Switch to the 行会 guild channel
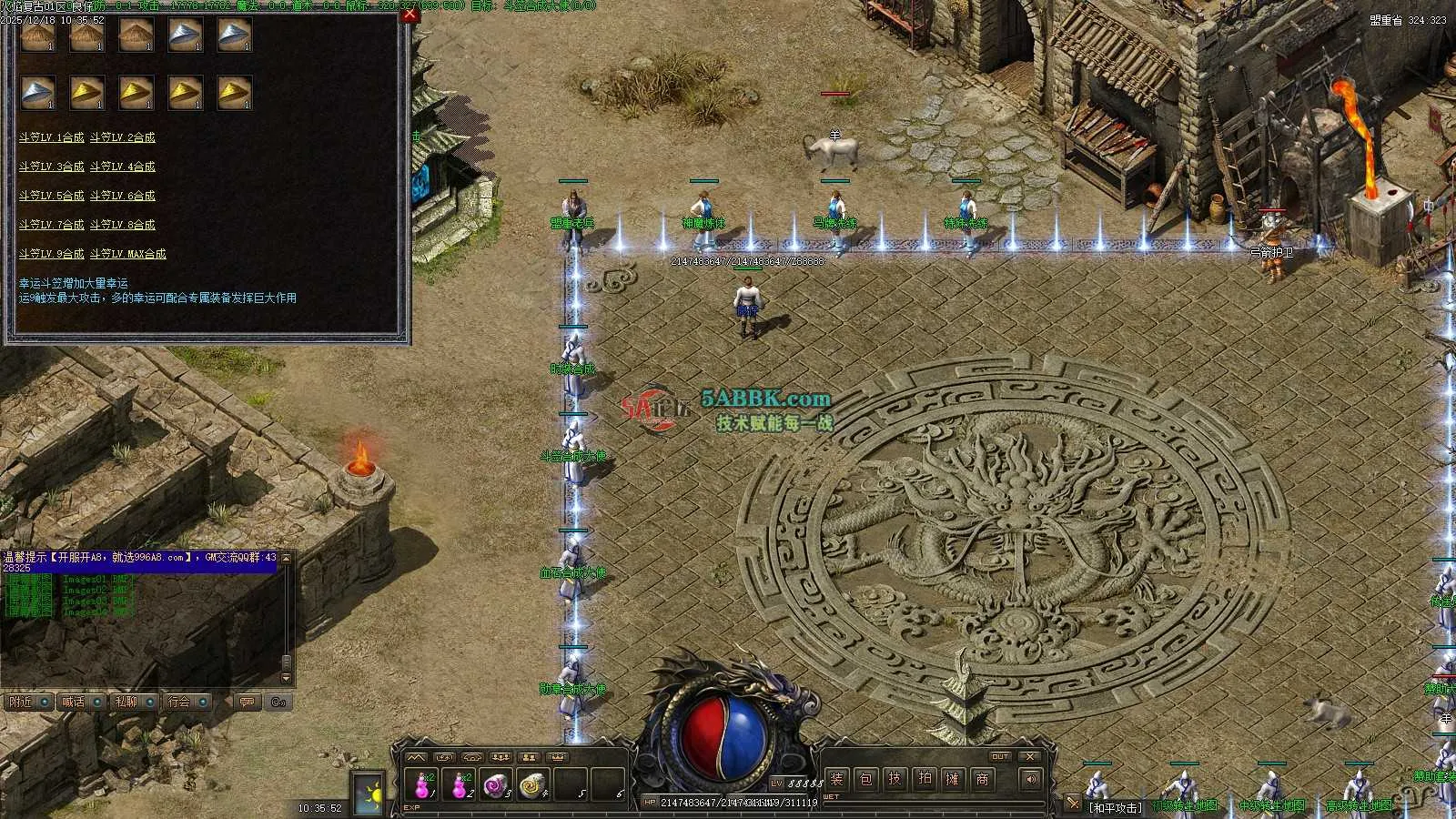 179,702
